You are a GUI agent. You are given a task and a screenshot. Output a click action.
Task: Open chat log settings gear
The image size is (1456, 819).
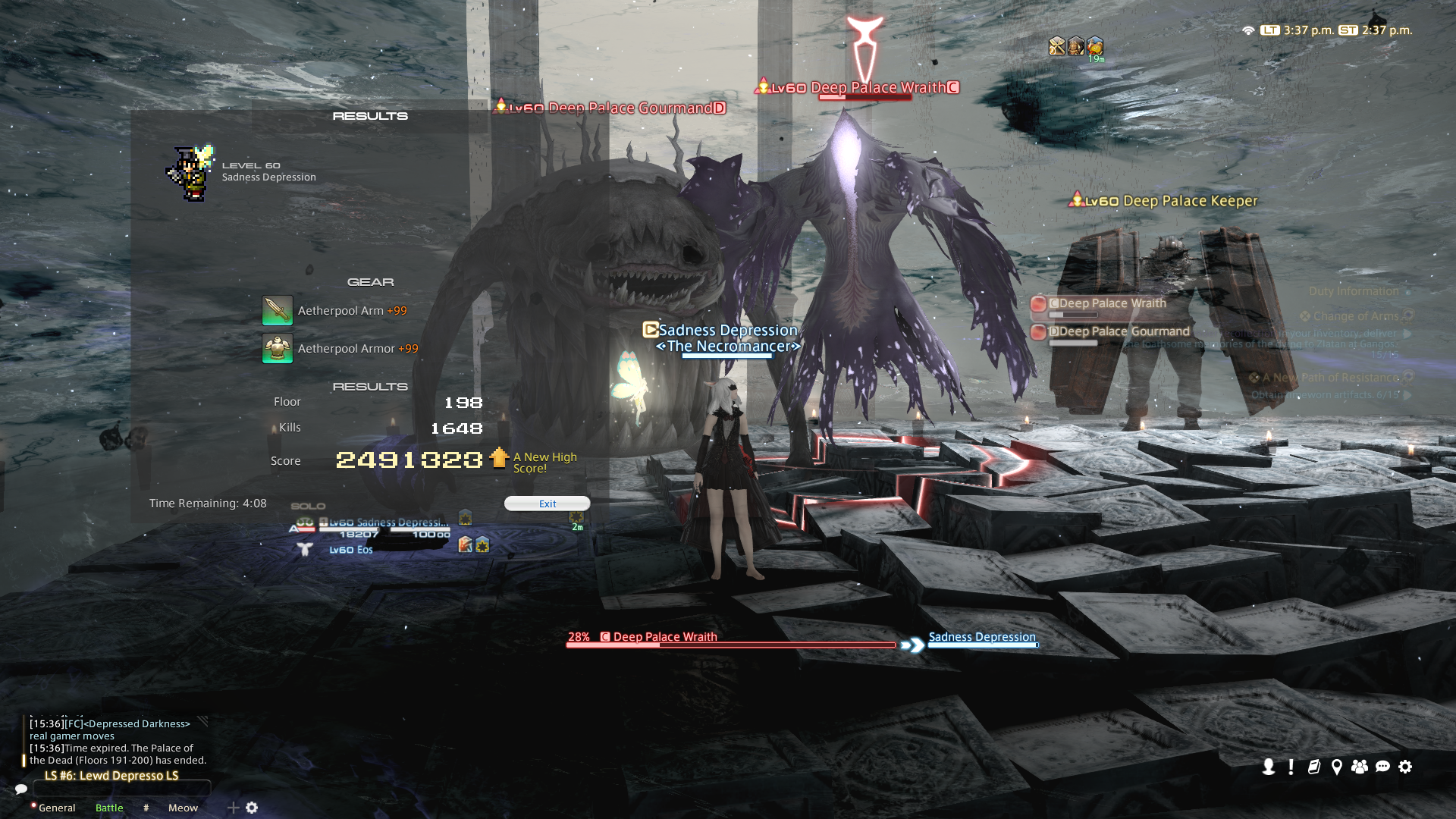252,808
